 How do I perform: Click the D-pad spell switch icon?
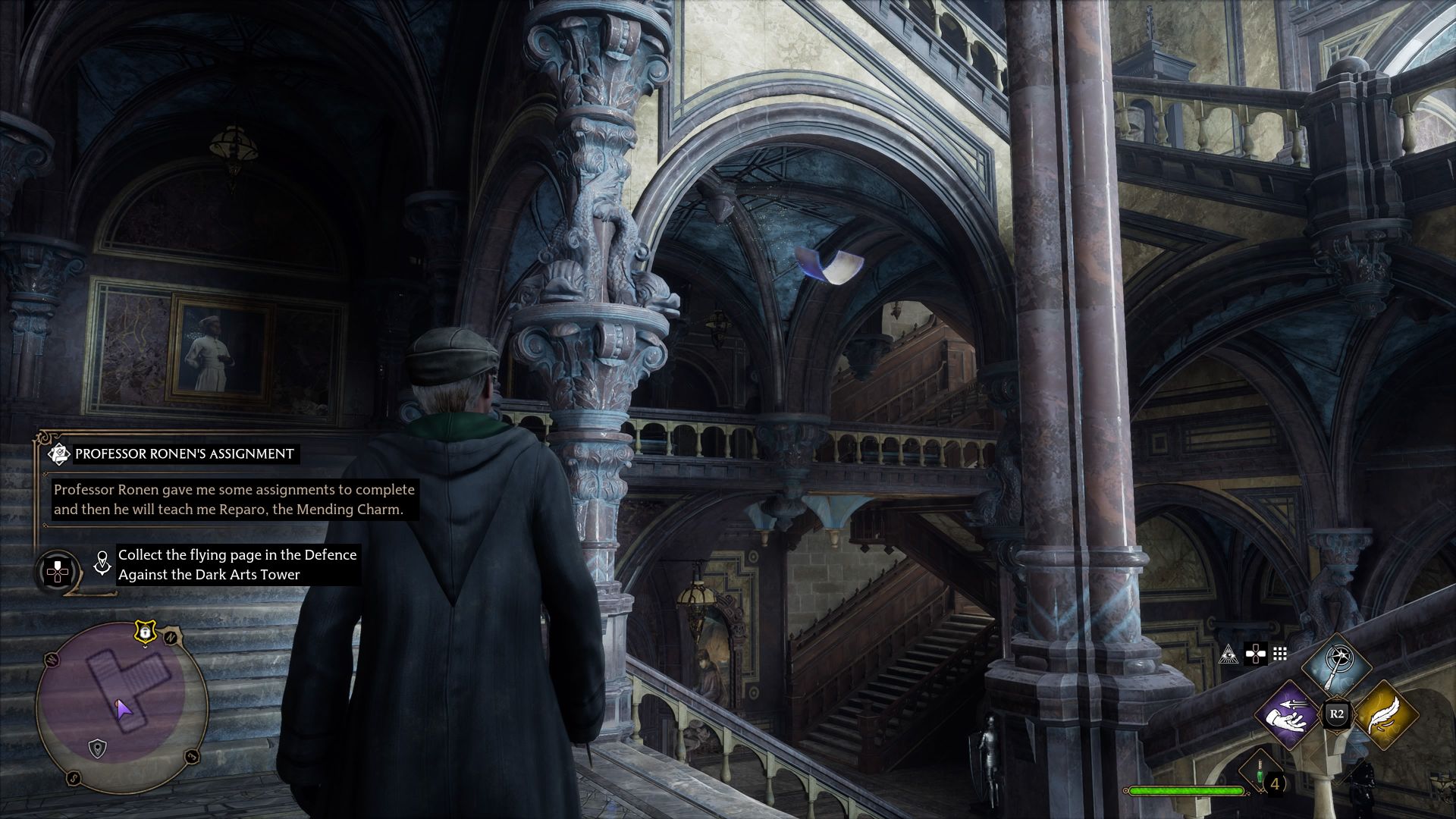pos(1255,654)
